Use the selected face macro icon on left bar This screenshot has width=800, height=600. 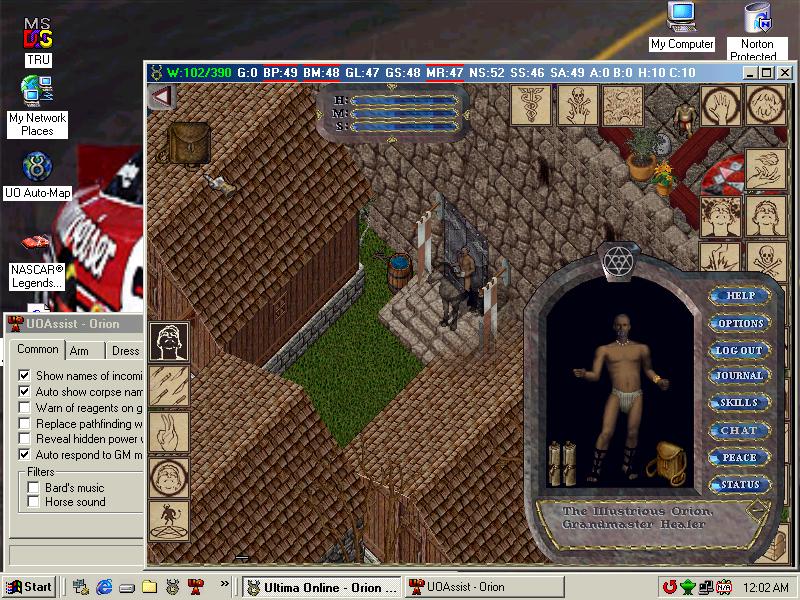[x=169, y=342]
